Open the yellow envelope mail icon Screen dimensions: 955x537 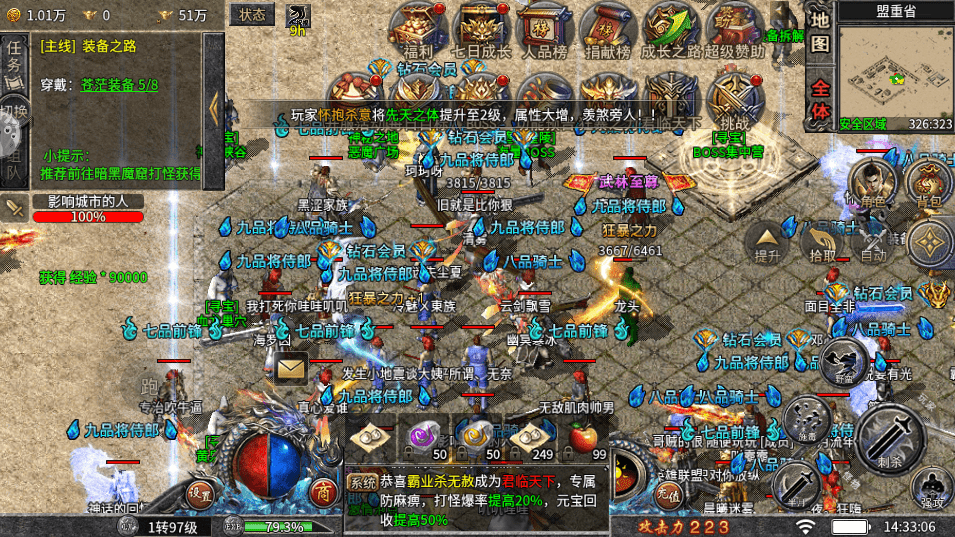point(291,369)
